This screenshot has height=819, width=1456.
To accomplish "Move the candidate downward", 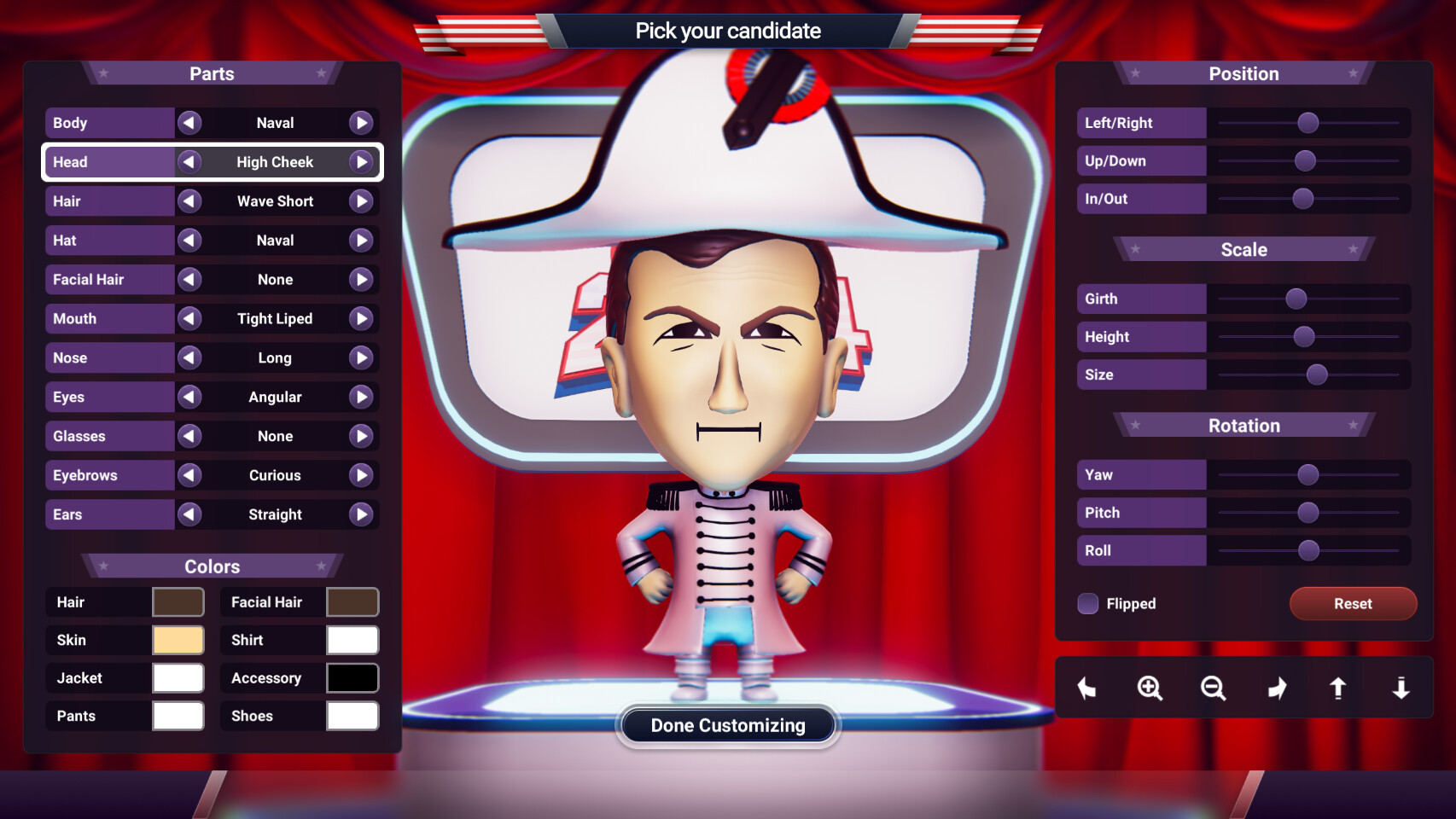I will [1401, 688].
